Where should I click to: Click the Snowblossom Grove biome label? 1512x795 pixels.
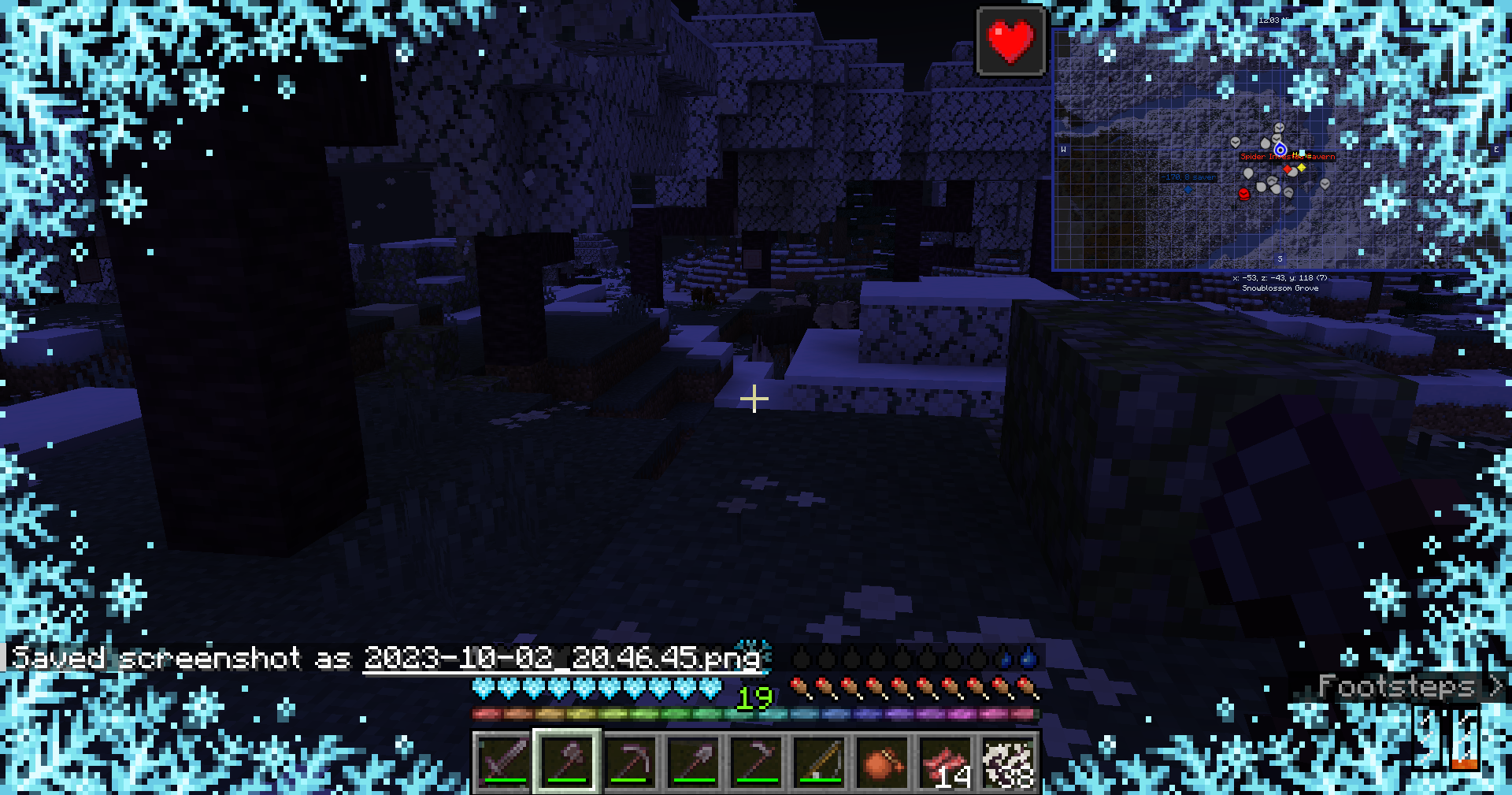(1280, 288)
